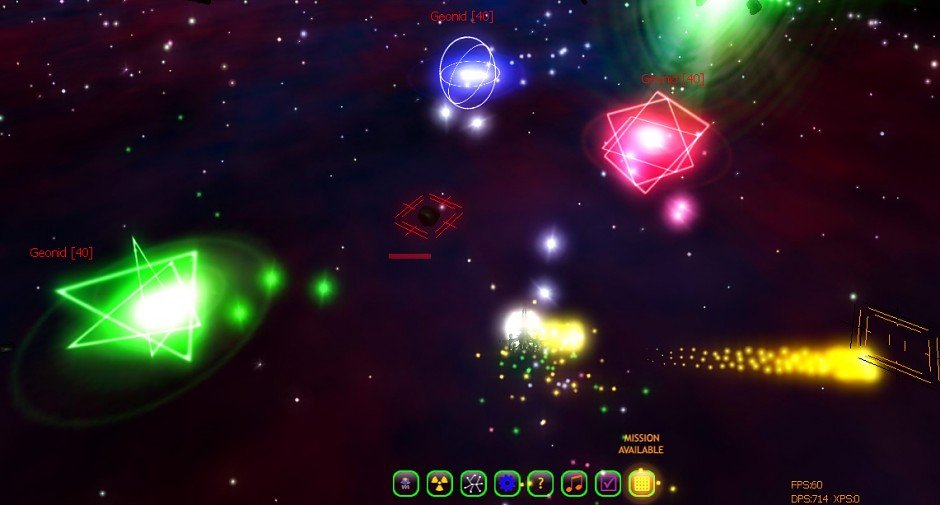Open the purple checkbox icon

click(x=608, y=484)
